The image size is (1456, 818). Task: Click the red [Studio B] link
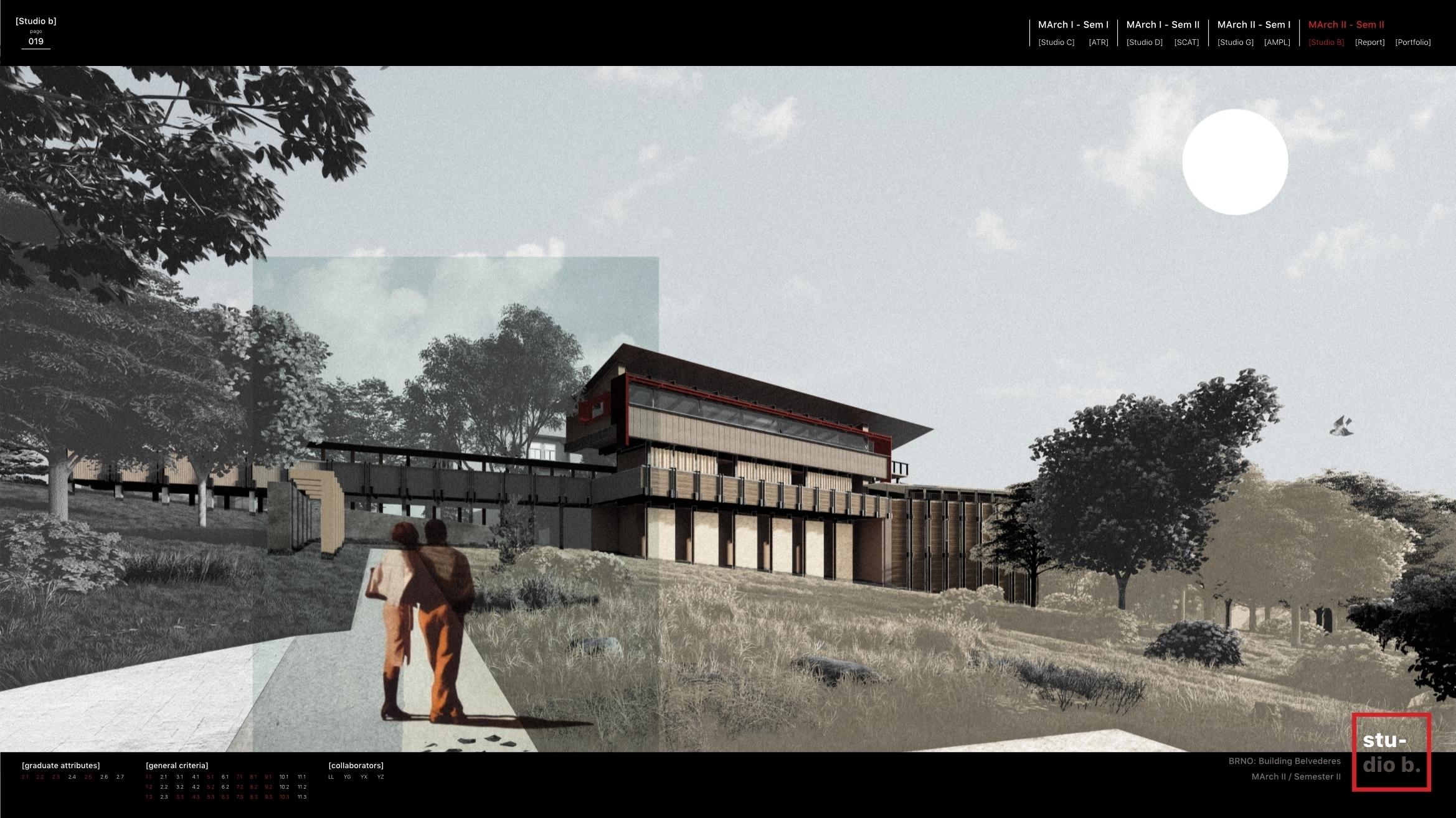1326,42
